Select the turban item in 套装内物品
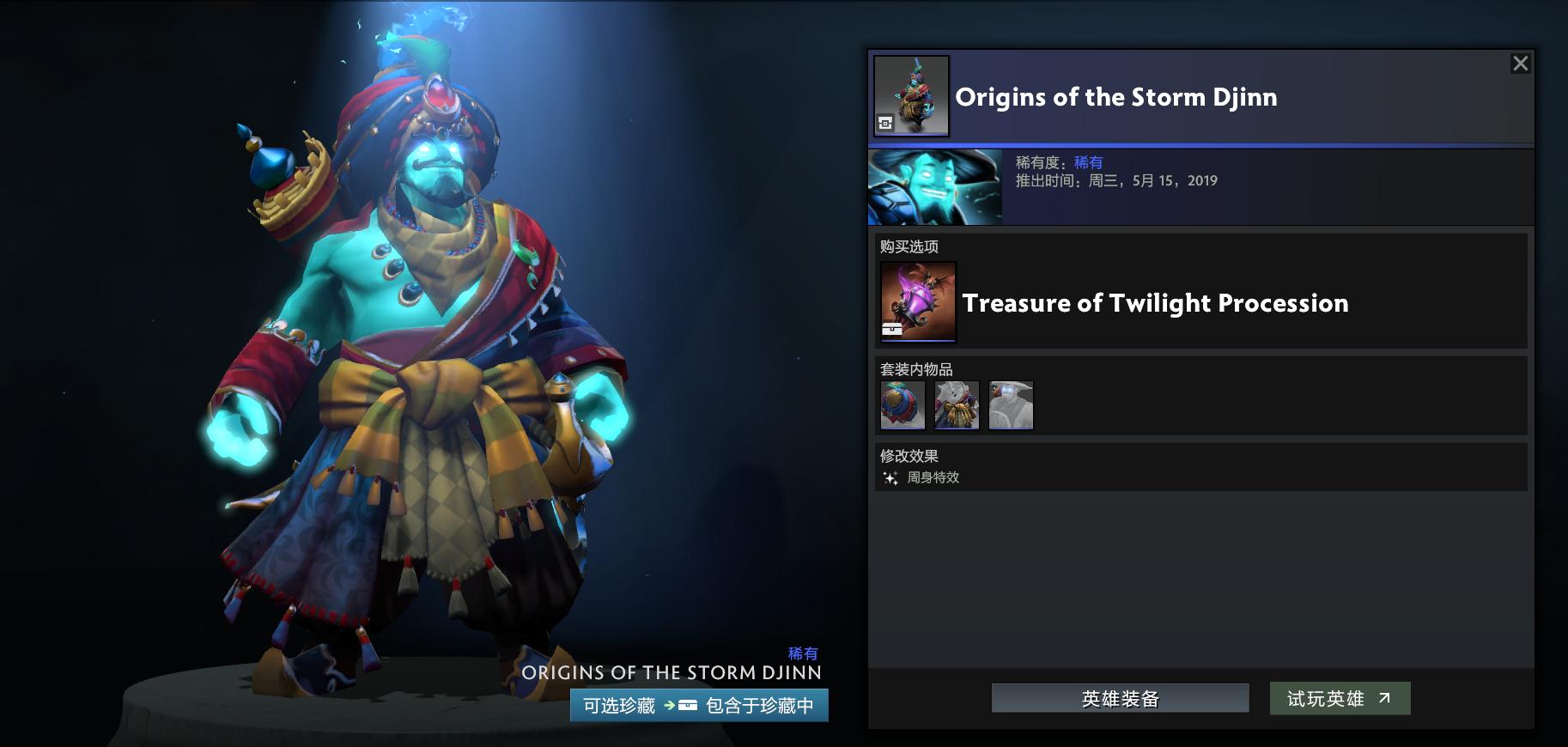The image size is (1568, 747). pos(903,404)
